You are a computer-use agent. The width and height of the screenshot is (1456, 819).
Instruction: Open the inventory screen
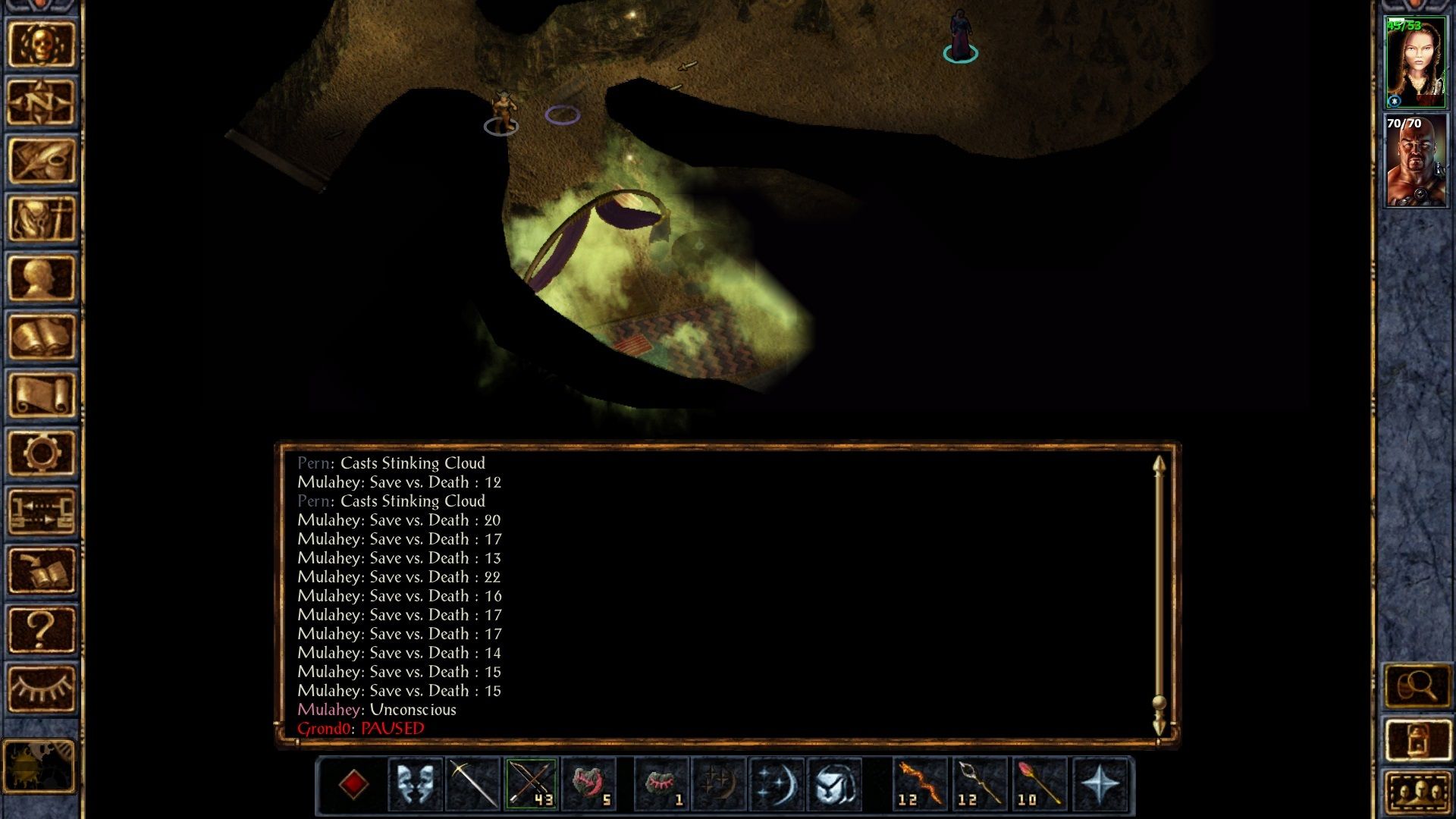tap(42, 219)
